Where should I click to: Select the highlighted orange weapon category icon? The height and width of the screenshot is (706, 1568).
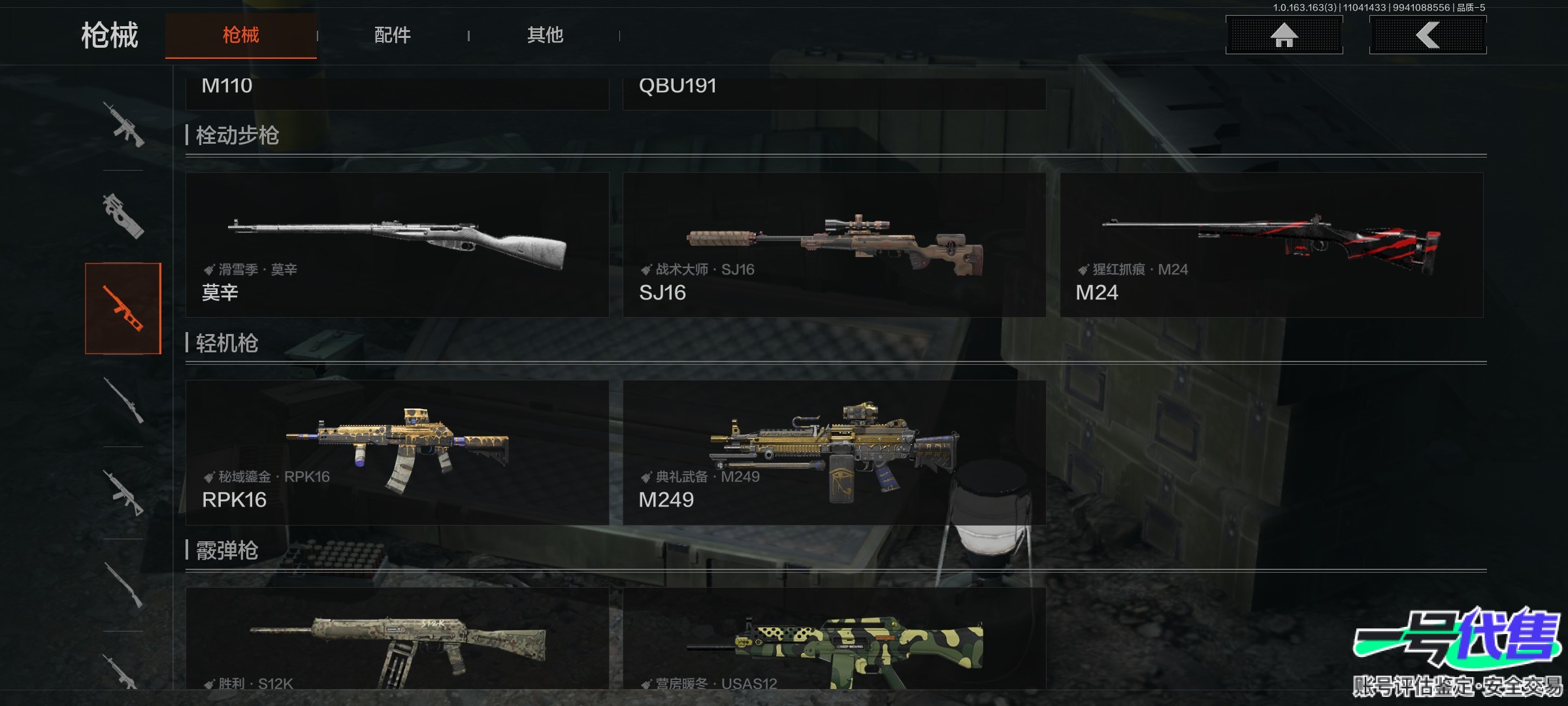[x=123, y=309]
